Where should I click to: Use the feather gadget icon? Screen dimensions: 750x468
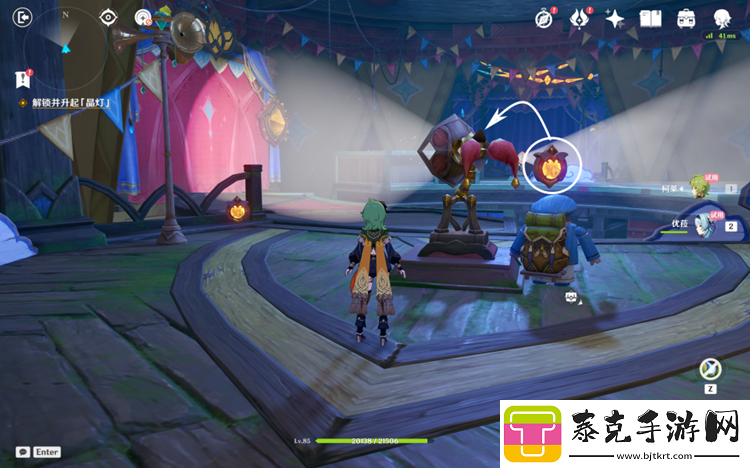[711, 369]
